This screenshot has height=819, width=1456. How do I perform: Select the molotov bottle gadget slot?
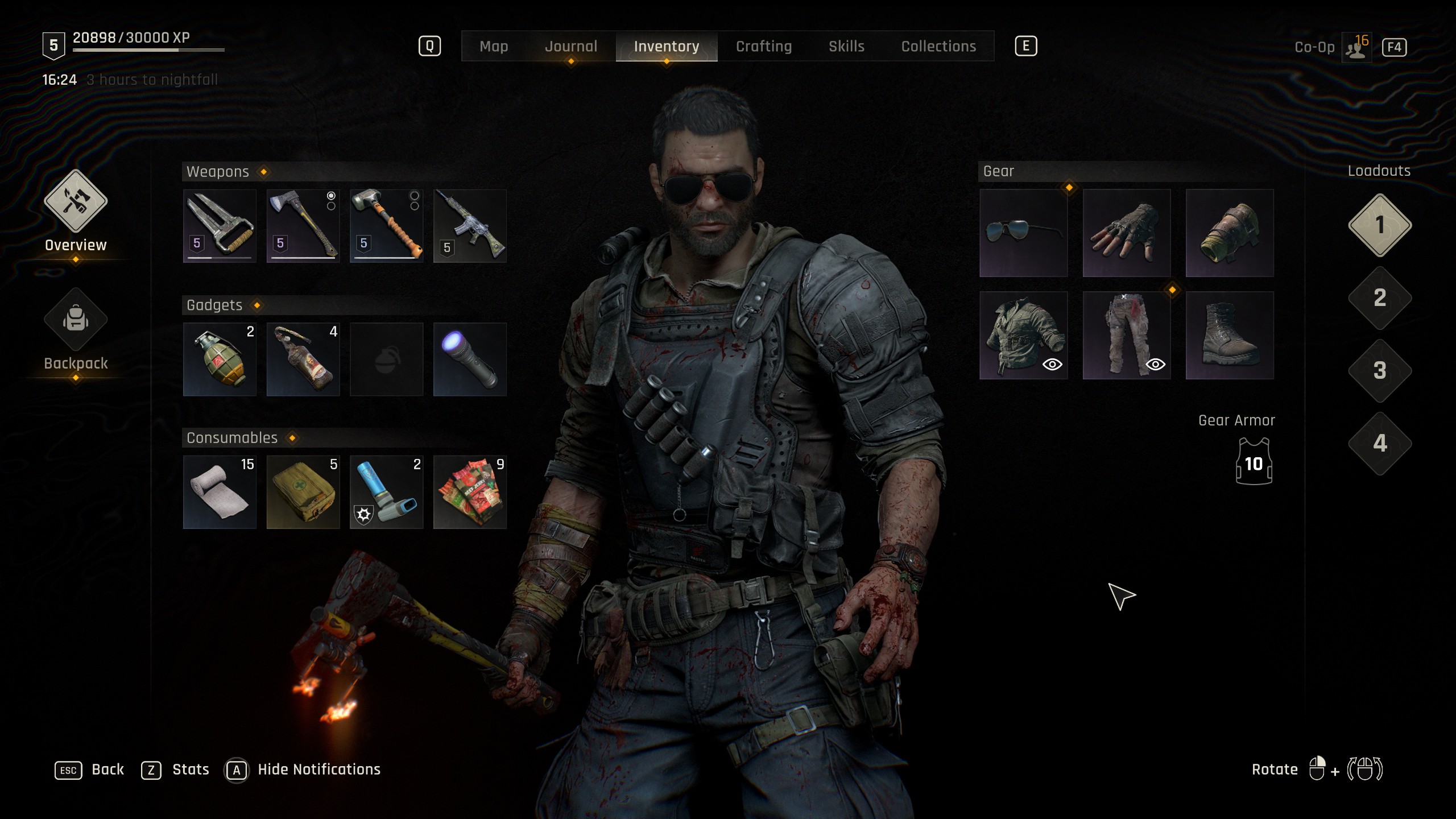tap(303, 359)
